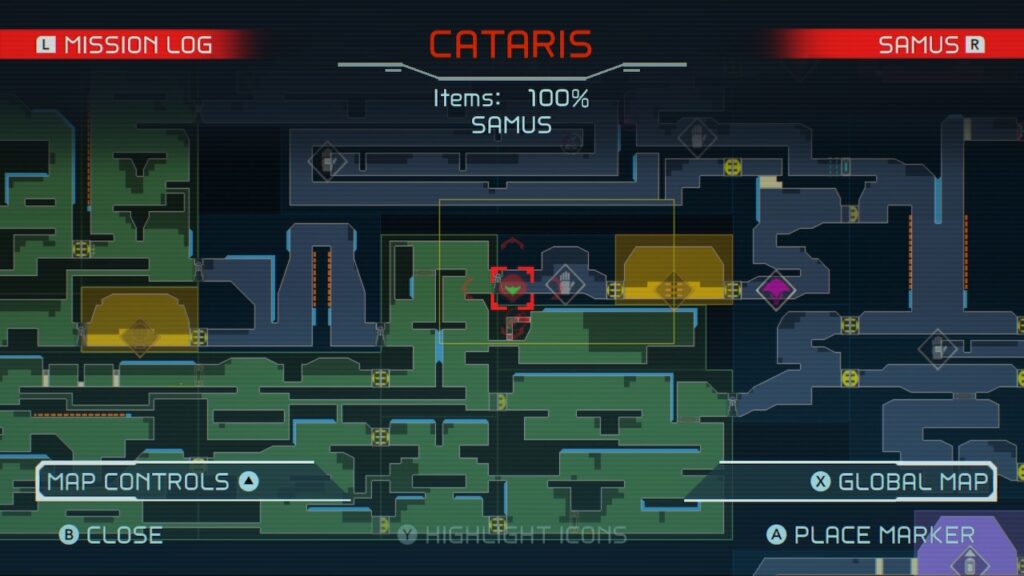Select the magenta diamond map icon
The width and height of the screenshot is (1024, 576).
tap(774, 290)
